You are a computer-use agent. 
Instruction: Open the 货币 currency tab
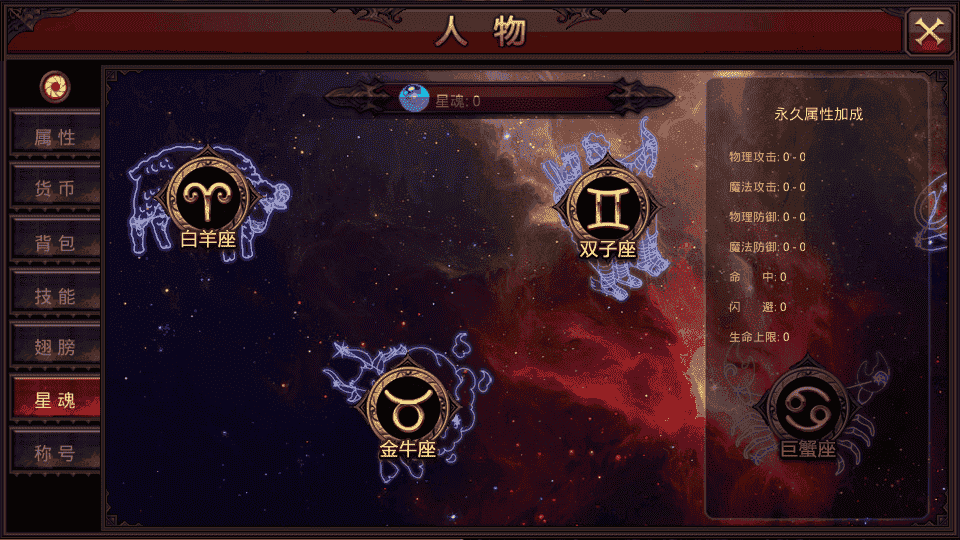[x=55, y=190]
